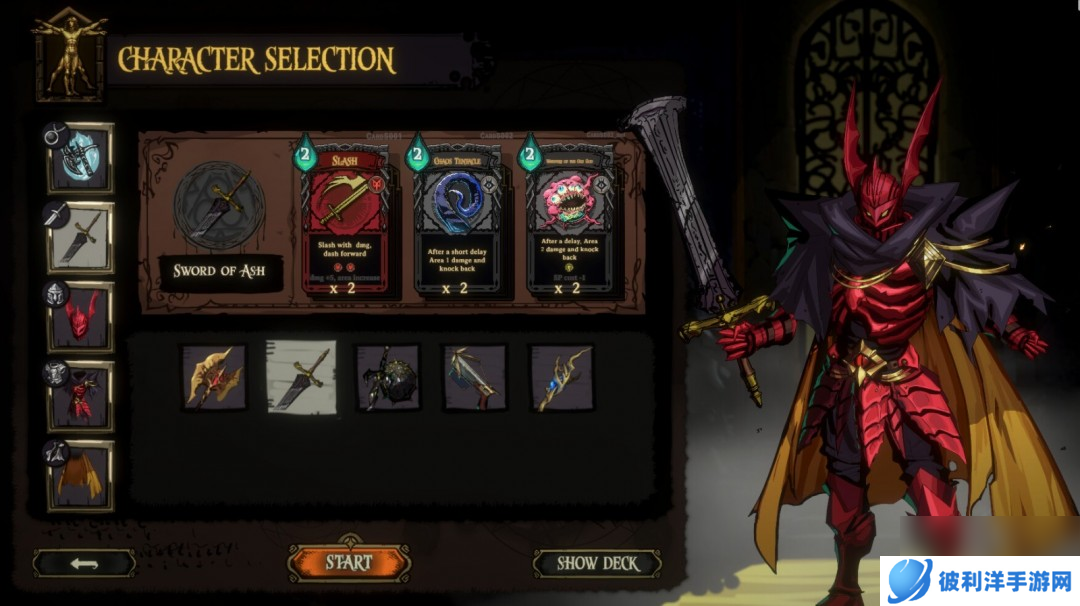Choose the golden axe weapon

pyautogui.click(x=213, y=377)
